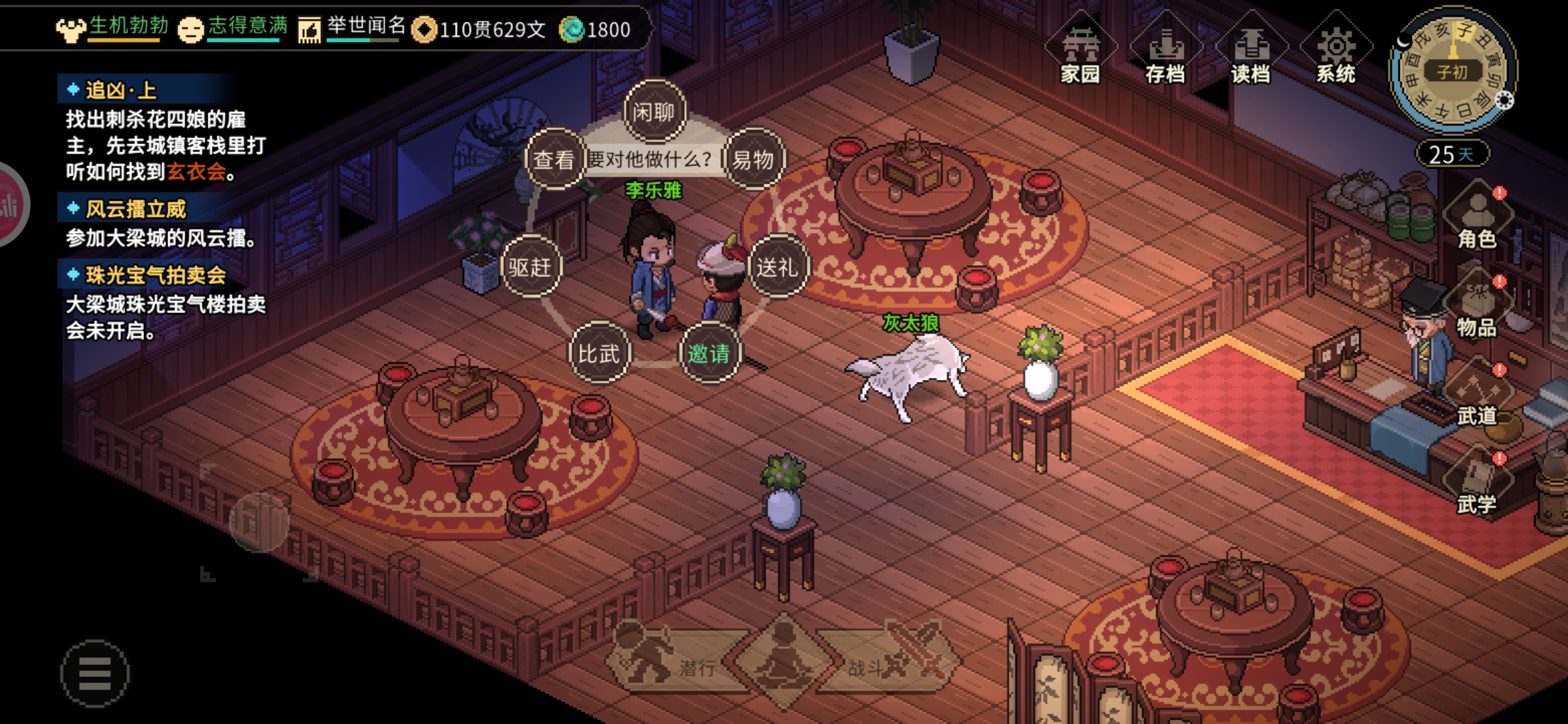Open the 武道 martial path panel
The image size is (1568, 724).
pos(1477,397)
